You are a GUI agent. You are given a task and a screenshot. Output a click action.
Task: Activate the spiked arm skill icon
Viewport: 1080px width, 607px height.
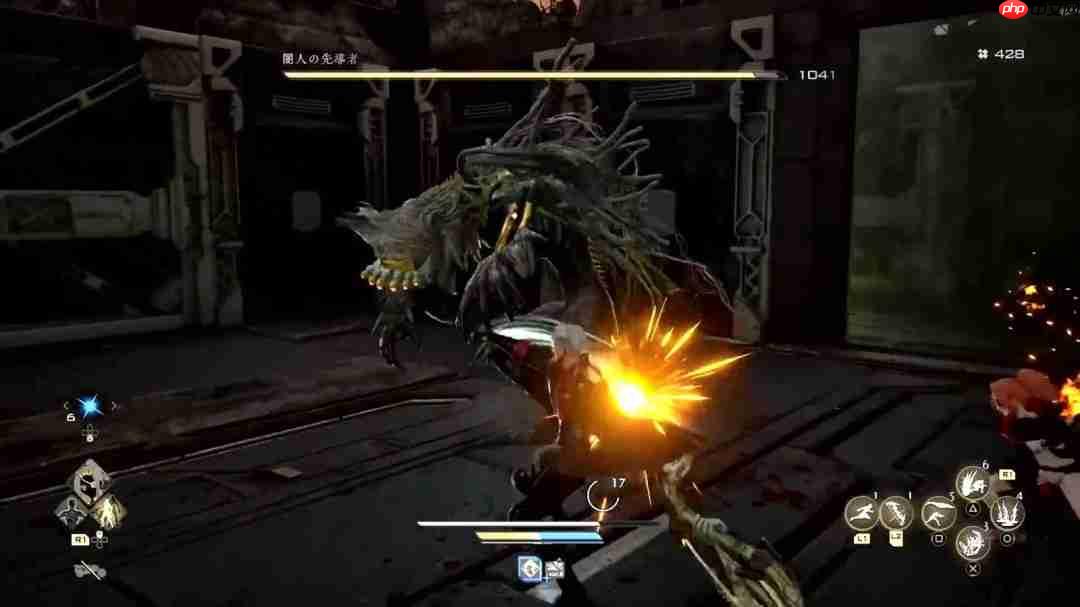[x=896, y=513]
